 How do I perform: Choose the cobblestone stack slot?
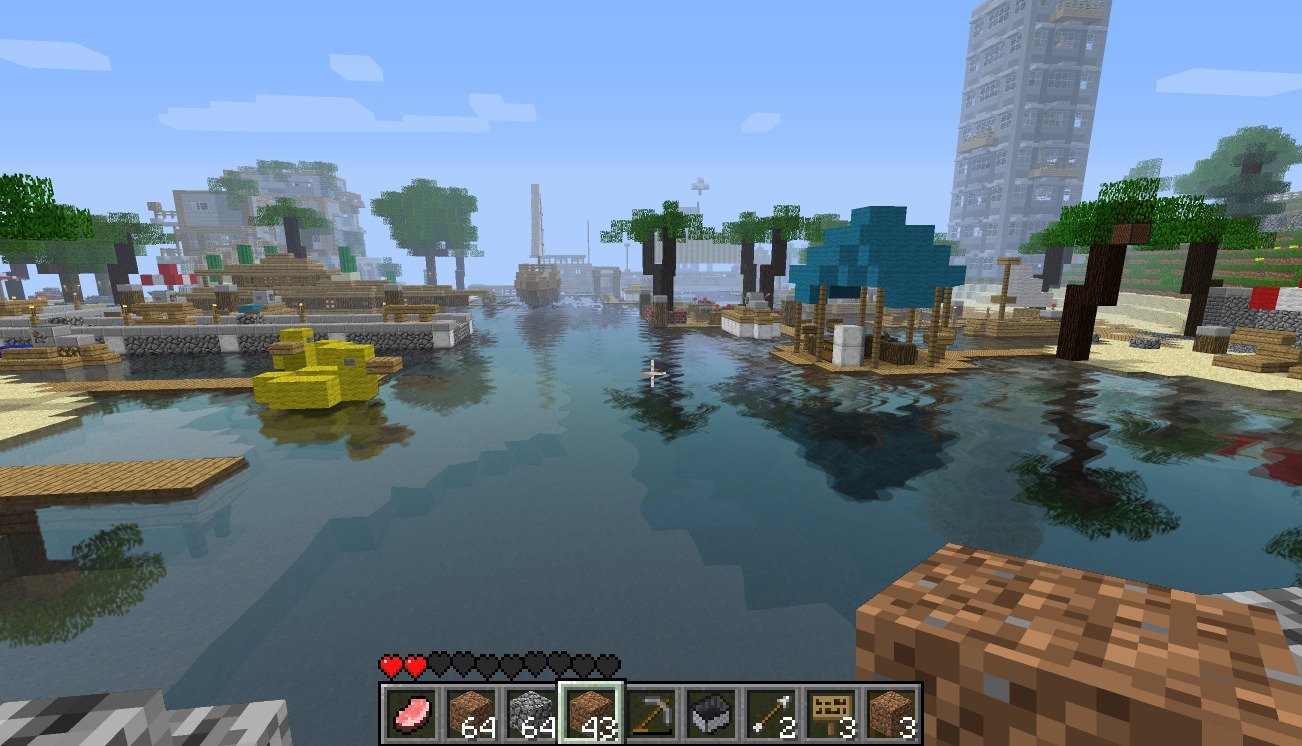click(x=530, y=713)
